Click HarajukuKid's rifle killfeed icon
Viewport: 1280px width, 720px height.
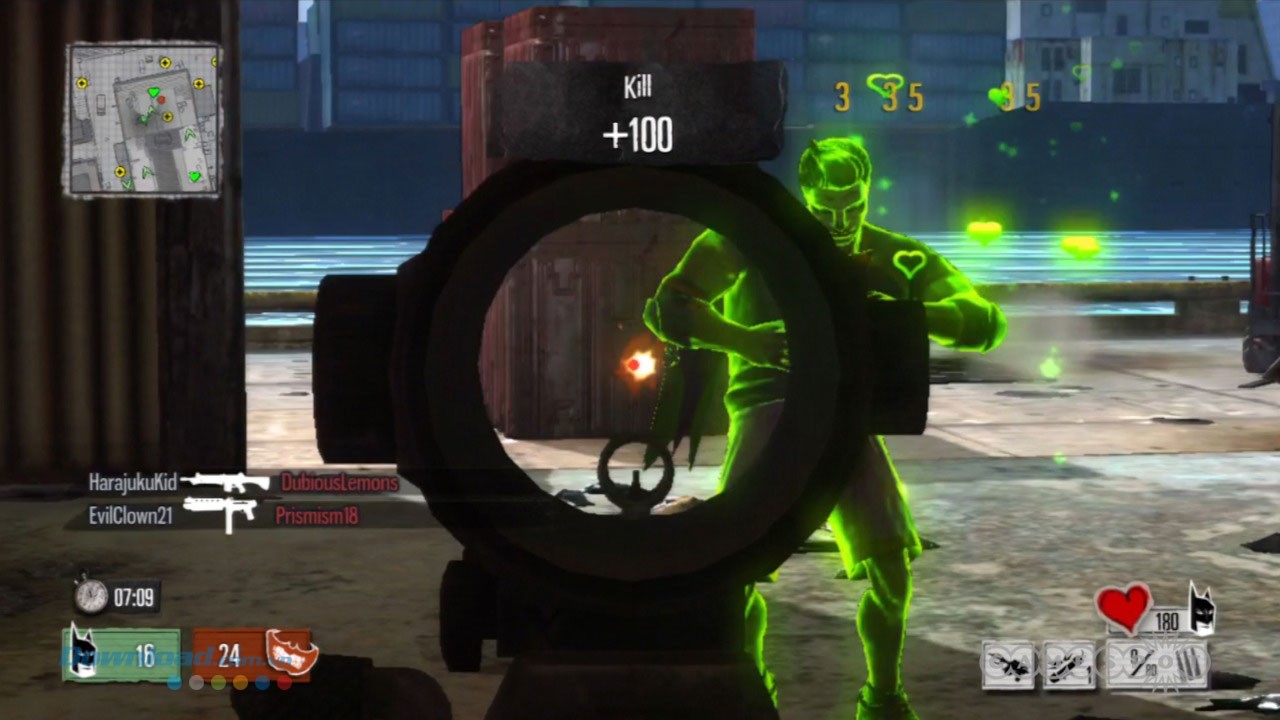[x=228, y=481]
